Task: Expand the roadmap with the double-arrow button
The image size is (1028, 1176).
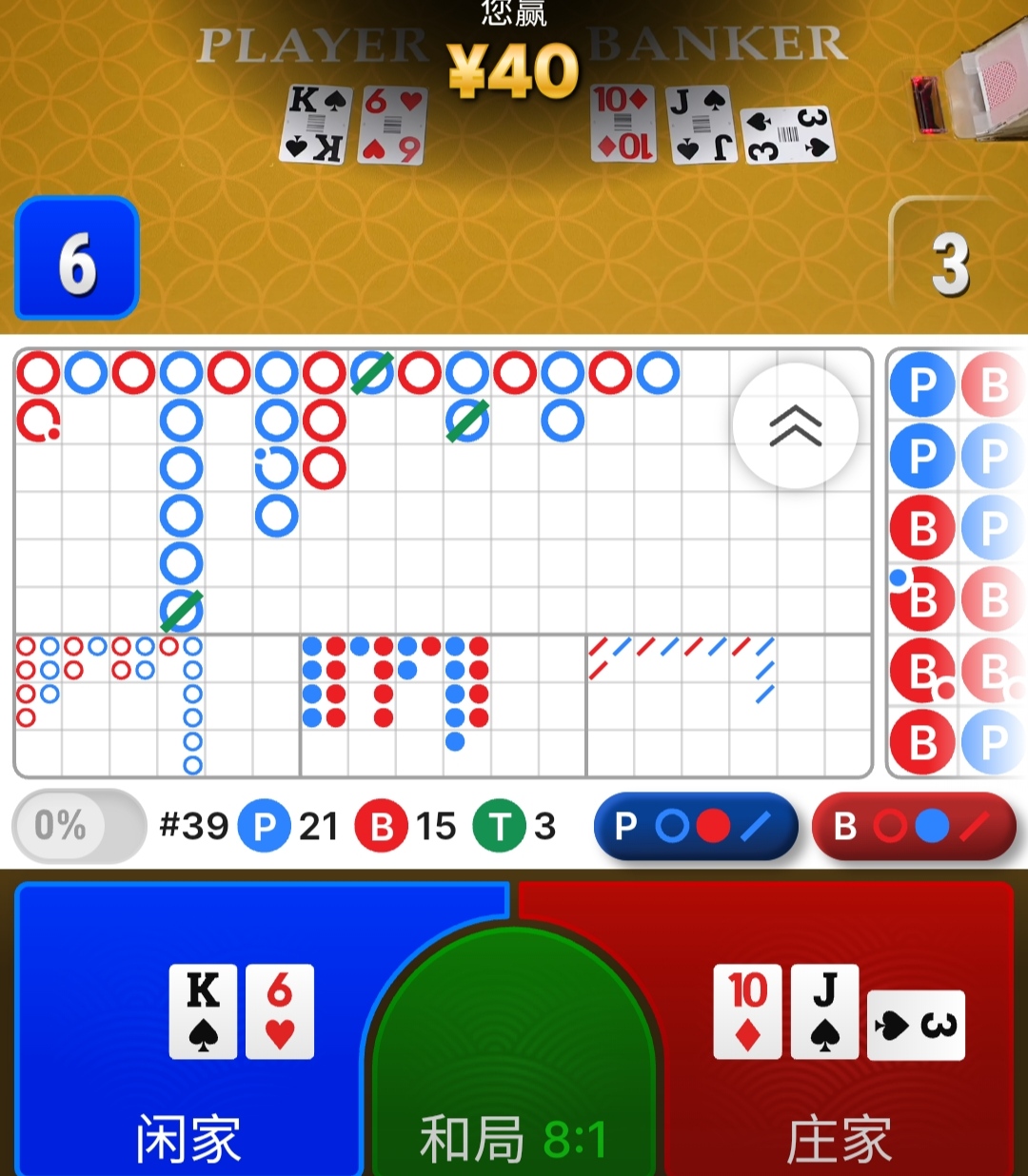Action: click(x=796, y=425)
